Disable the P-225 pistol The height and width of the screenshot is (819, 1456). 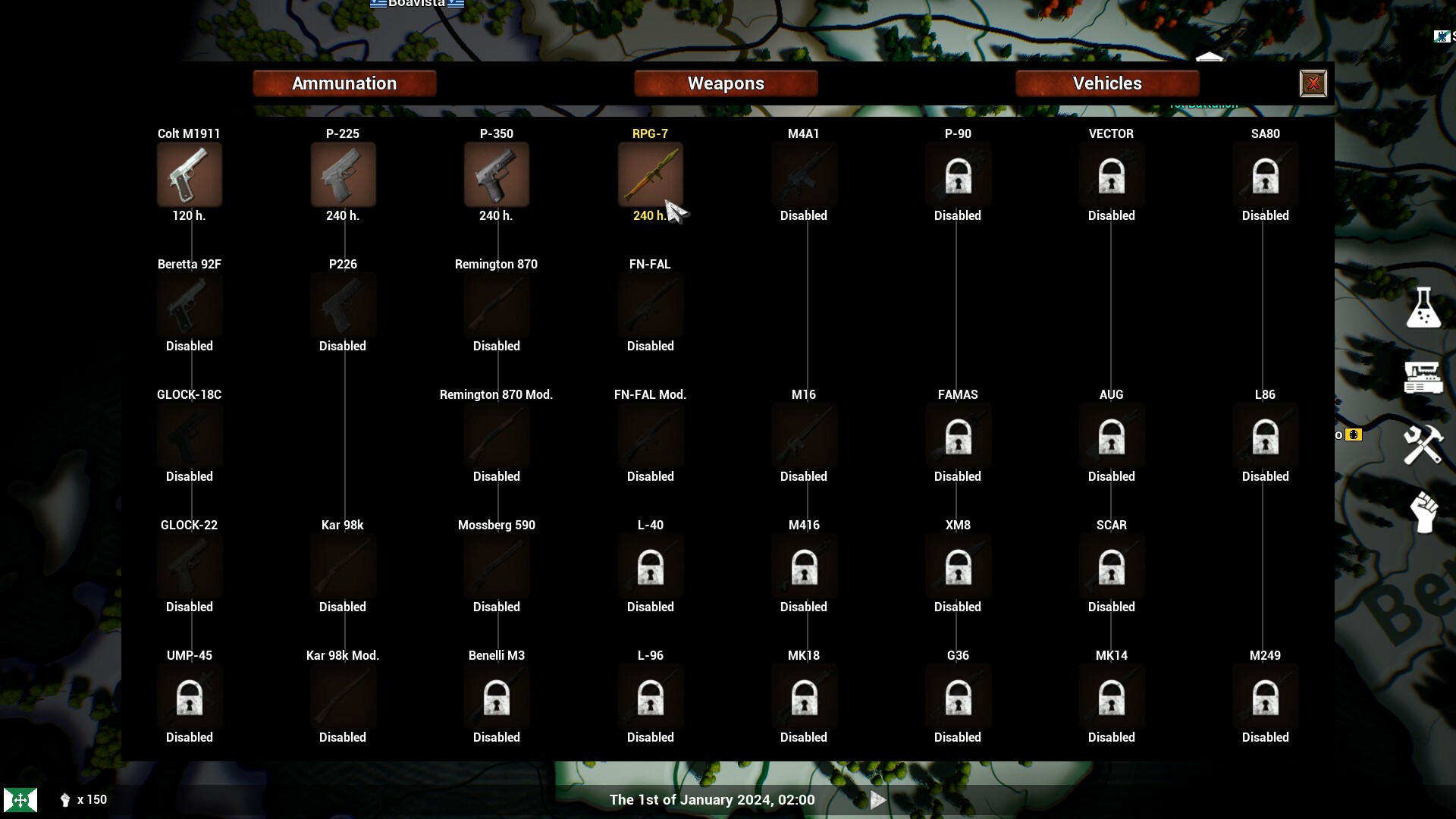click(343, 174)
